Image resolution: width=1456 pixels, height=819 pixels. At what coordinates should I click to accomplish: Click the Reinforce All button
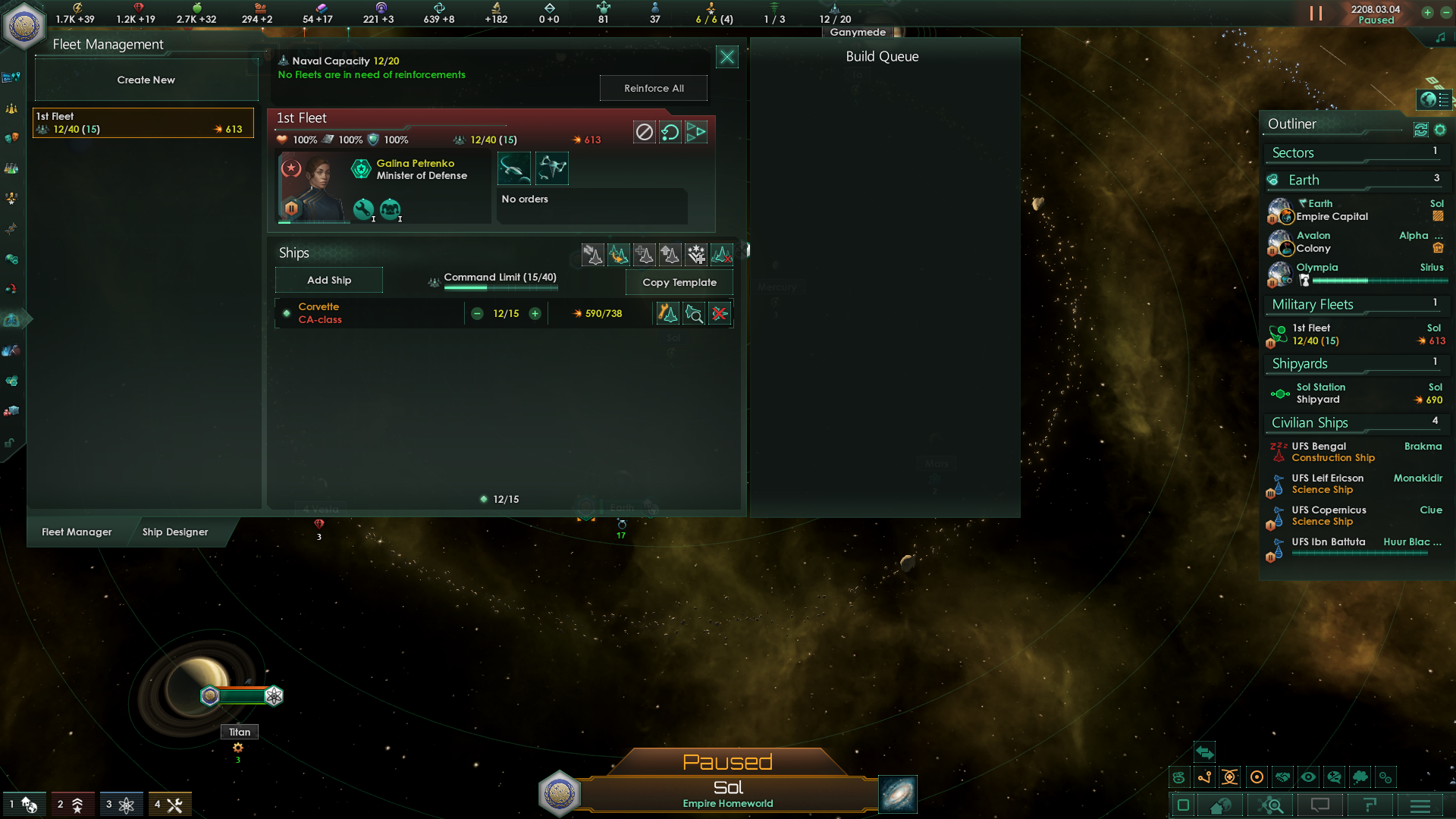point(653,88)
